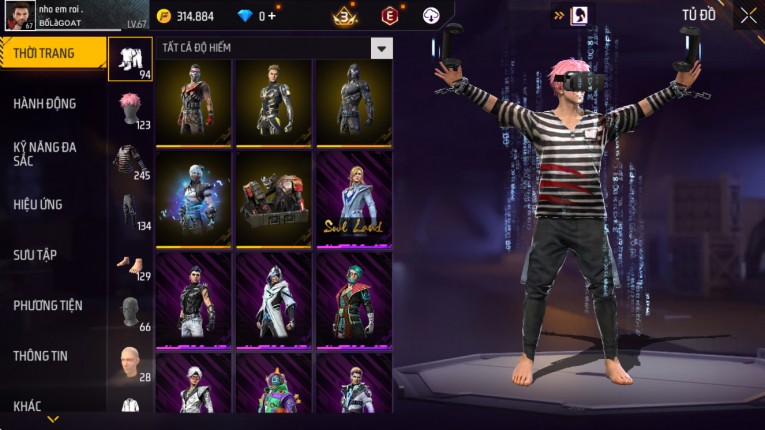Open the HÀNH ĐỘNG category

click(x=45, y=104)
